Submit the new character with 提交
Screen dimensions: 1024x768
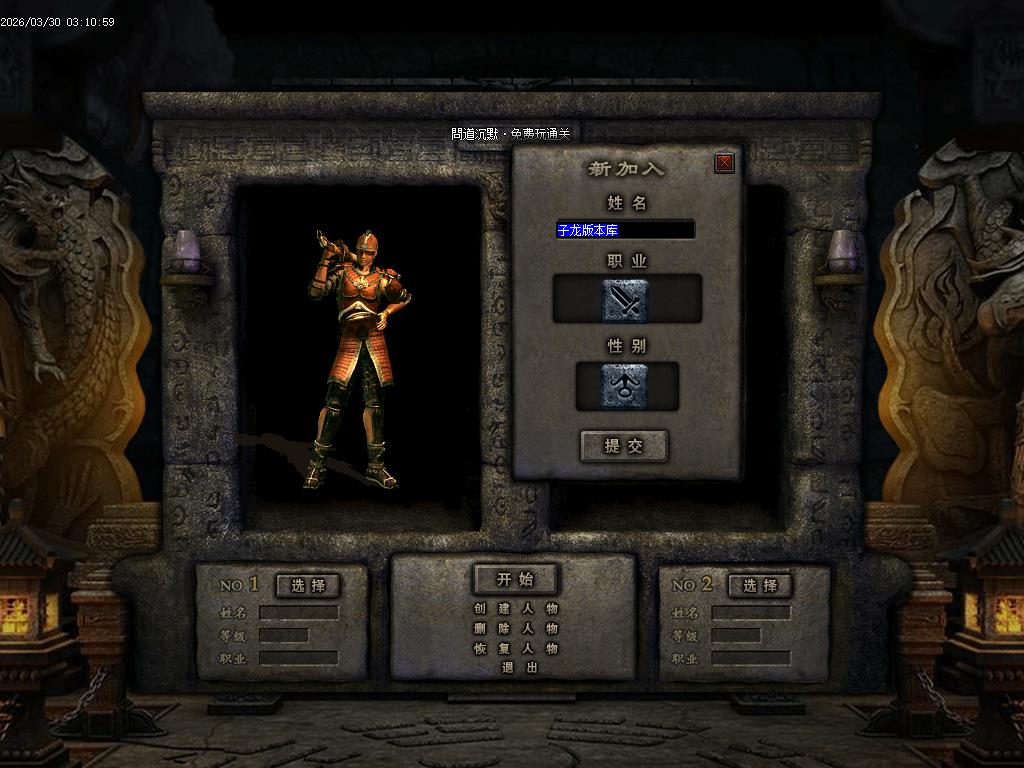point(624,446)
